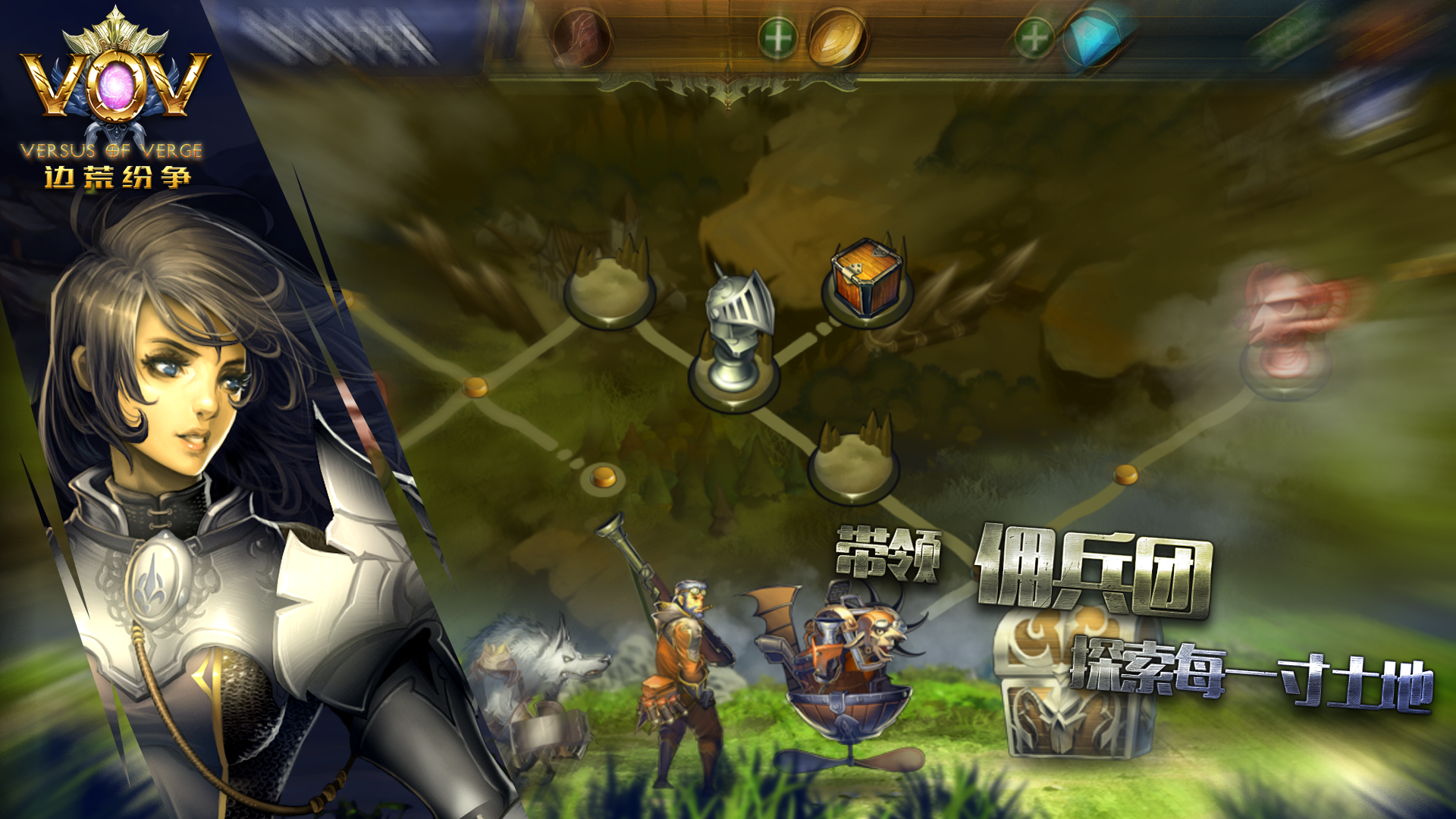Viewport: 1456px width, 819px height.
Task: Toggle the center orange waypoint marker
Action: (x=603, y=478)
